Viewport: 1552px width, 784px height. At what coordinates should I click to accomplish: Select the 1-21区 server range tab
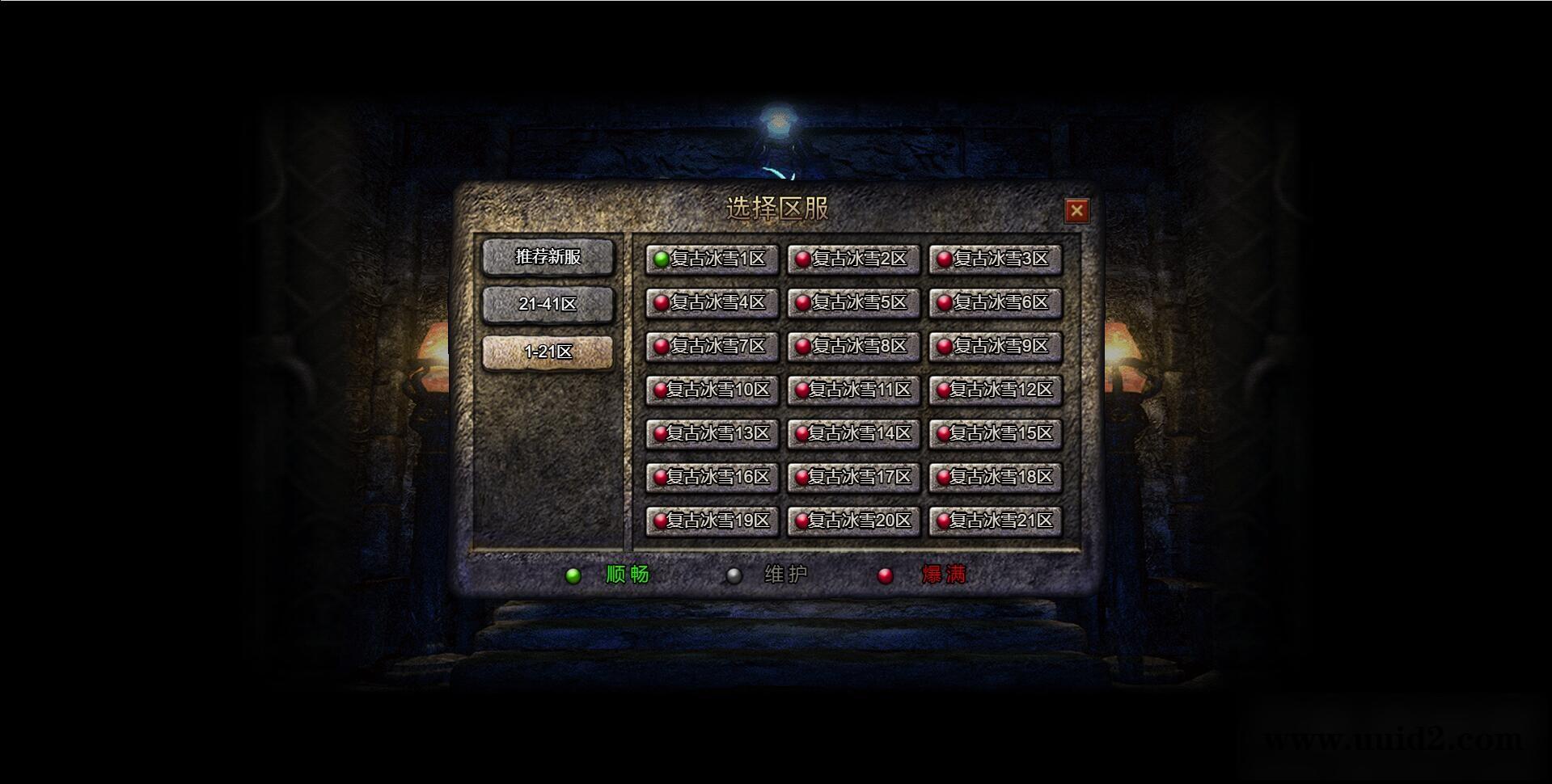(548, 352)
